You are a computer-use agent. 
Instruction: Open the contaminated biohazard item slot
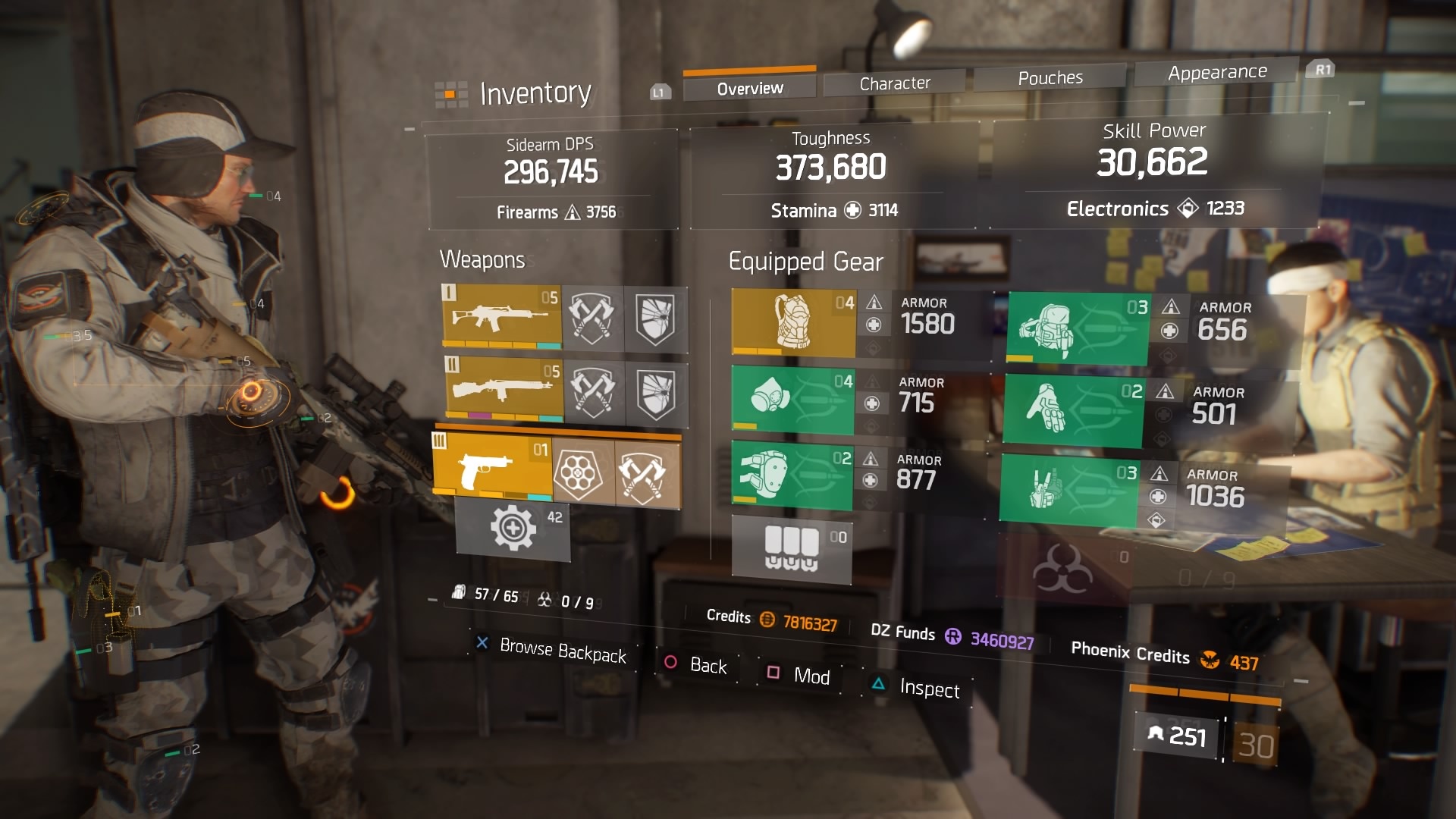point(1063,568)
